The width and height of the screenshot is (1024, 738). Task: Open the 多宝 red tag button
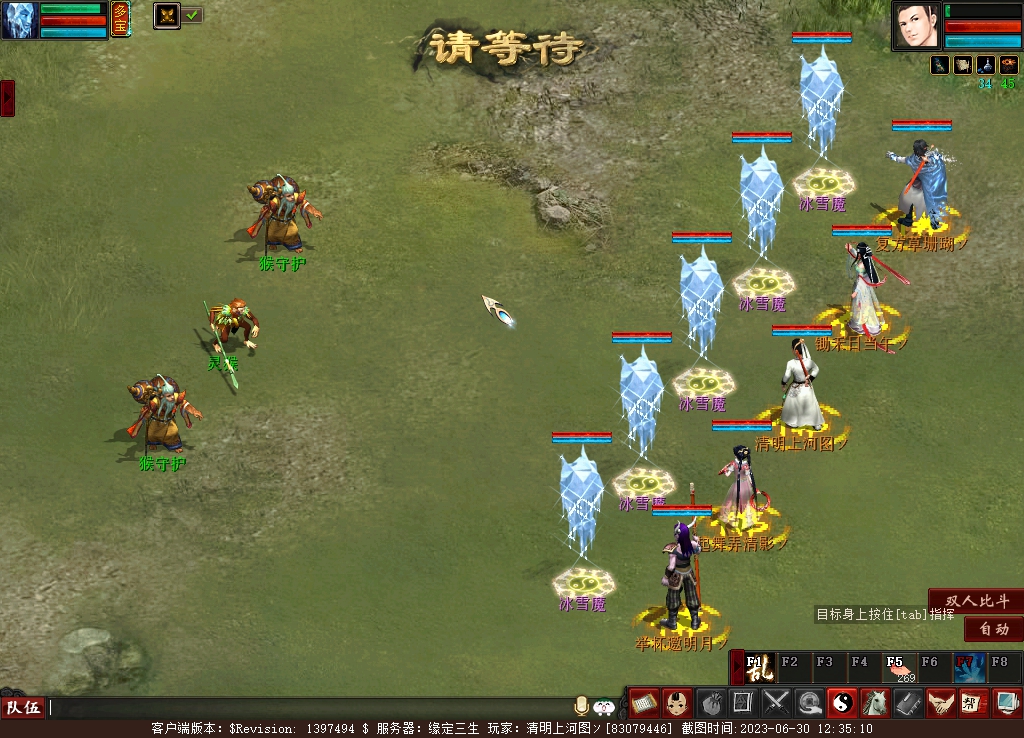pyautogui.click(x=120, y=19)
